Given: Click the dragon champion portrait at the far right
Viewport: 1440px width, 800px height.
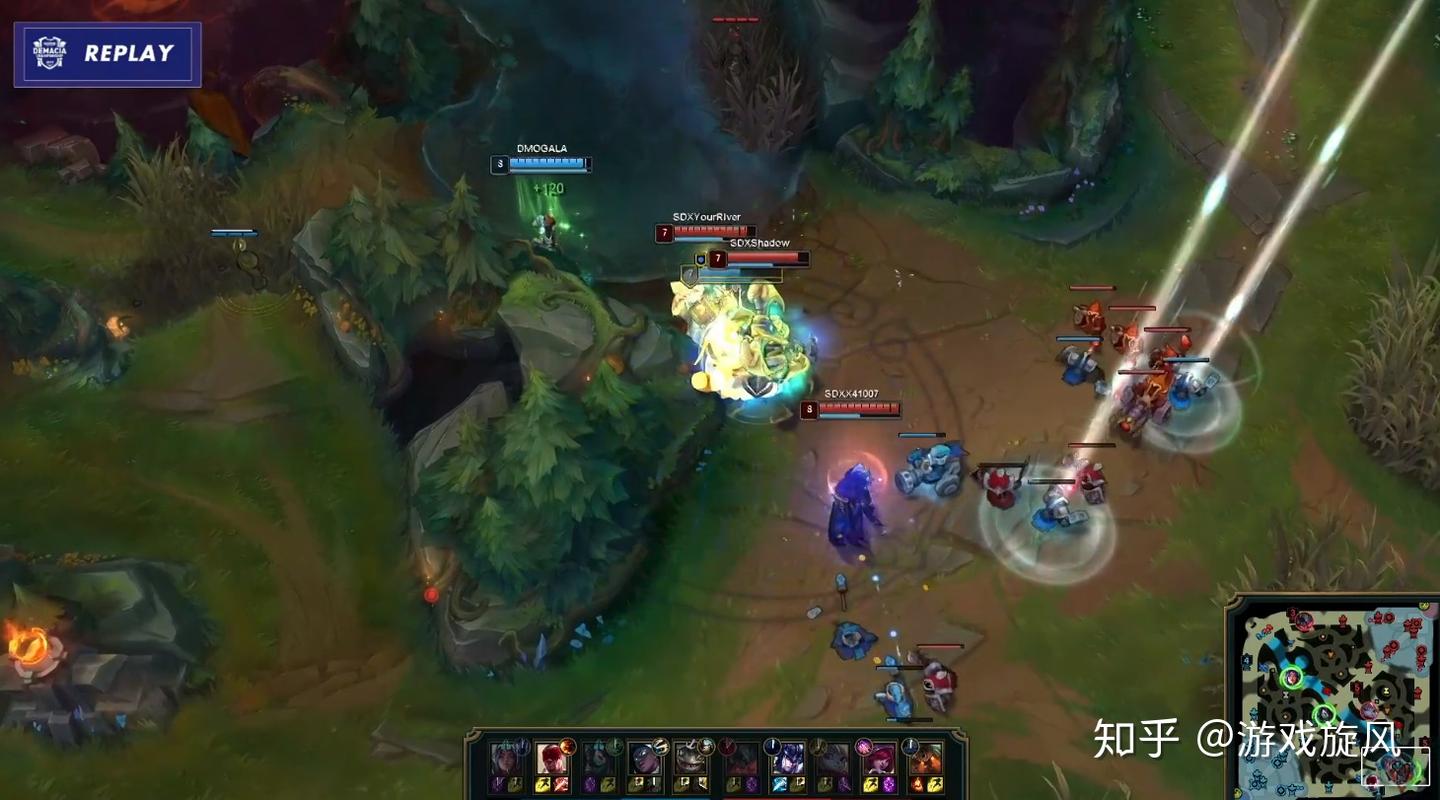Looking at the screenshot, I should (929, 760).
